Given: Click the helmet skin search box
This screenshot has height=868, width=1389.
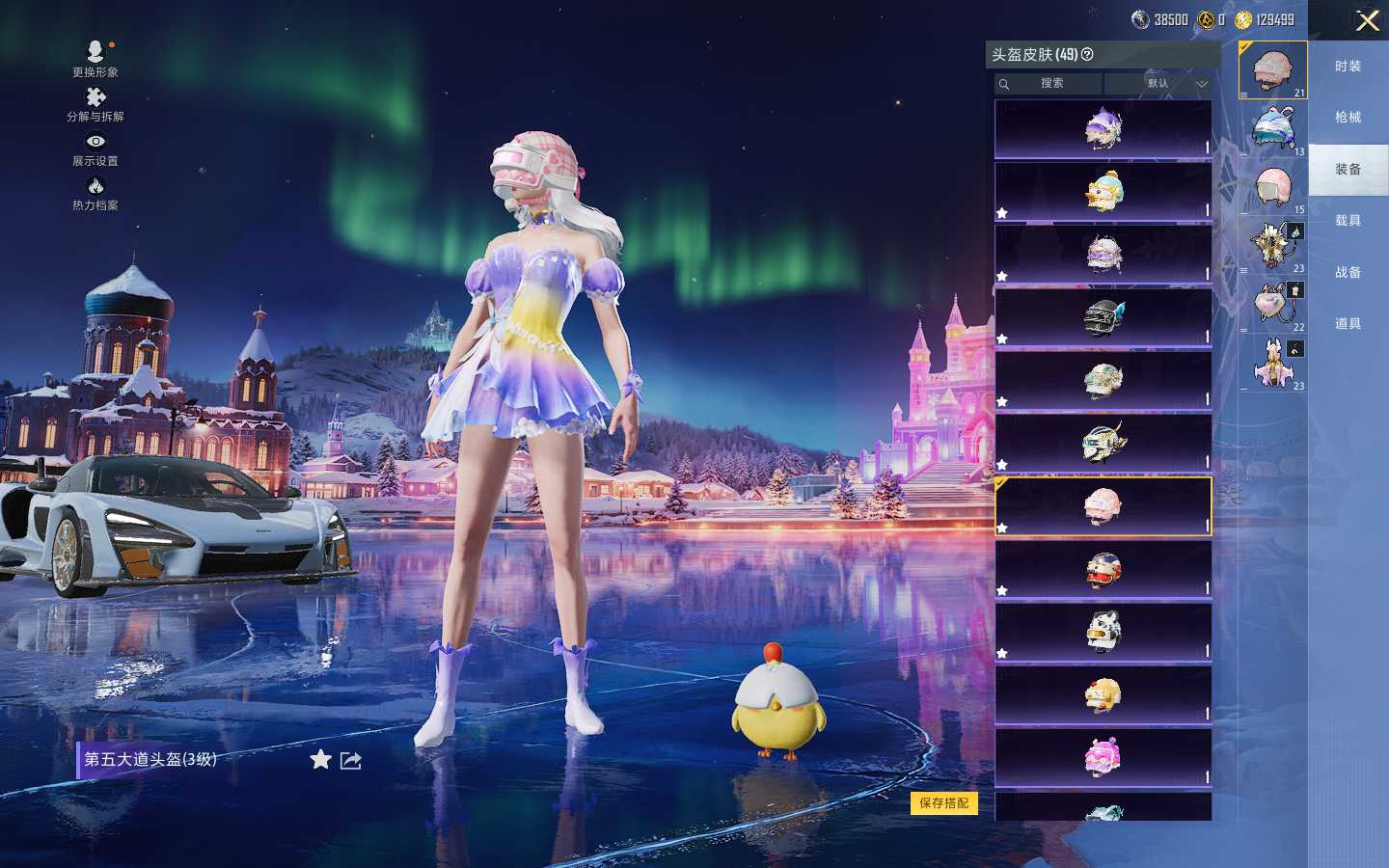Looking at the screenshot, I should (1049, 84).
